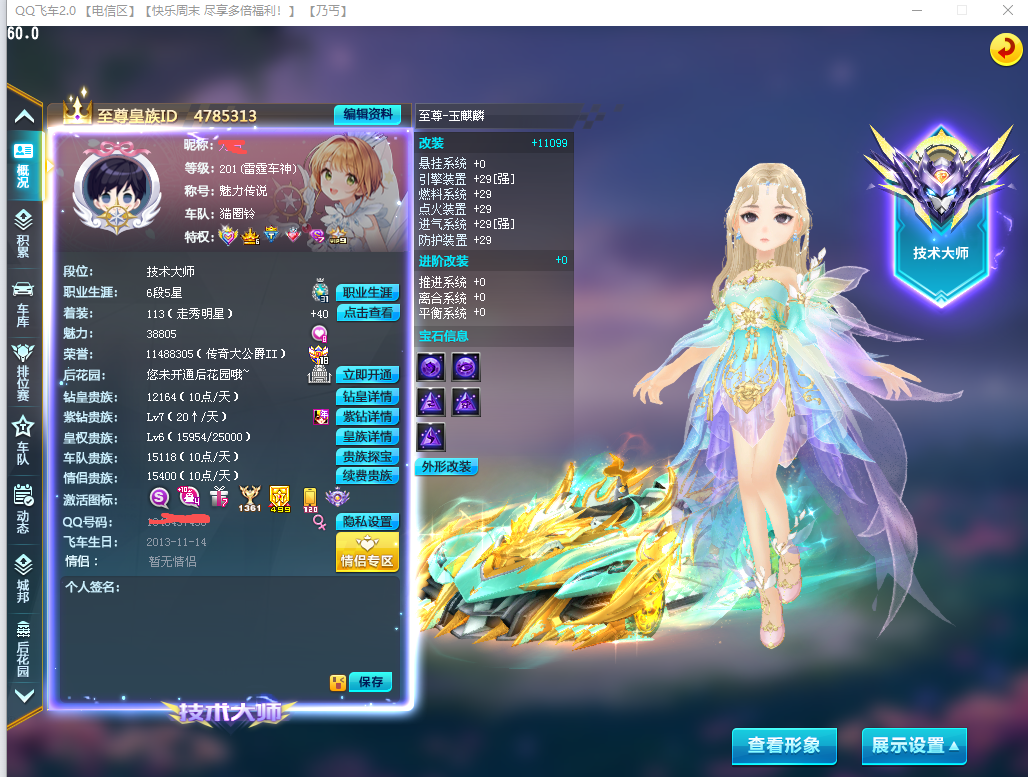Click the 编辑资料 edit profile button

click(x=367, y=115)
